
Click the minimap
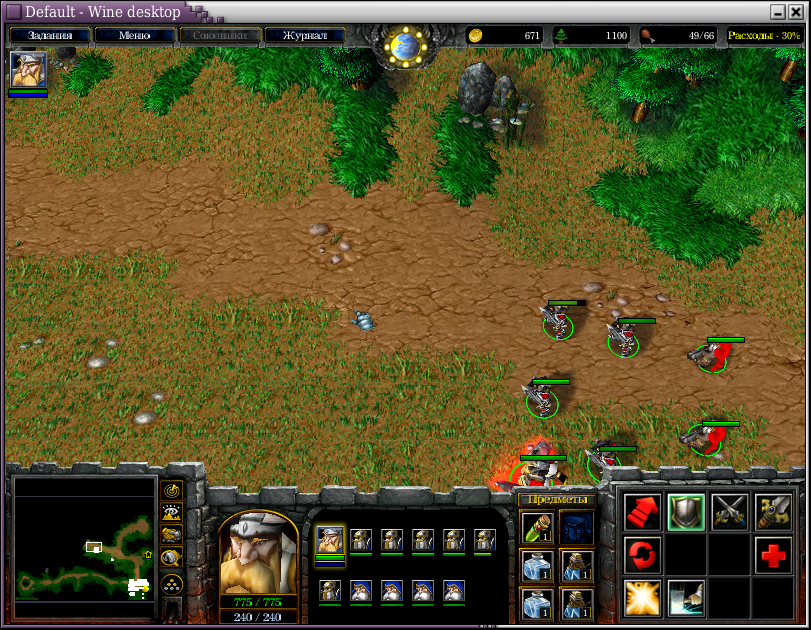click(84, 547)
